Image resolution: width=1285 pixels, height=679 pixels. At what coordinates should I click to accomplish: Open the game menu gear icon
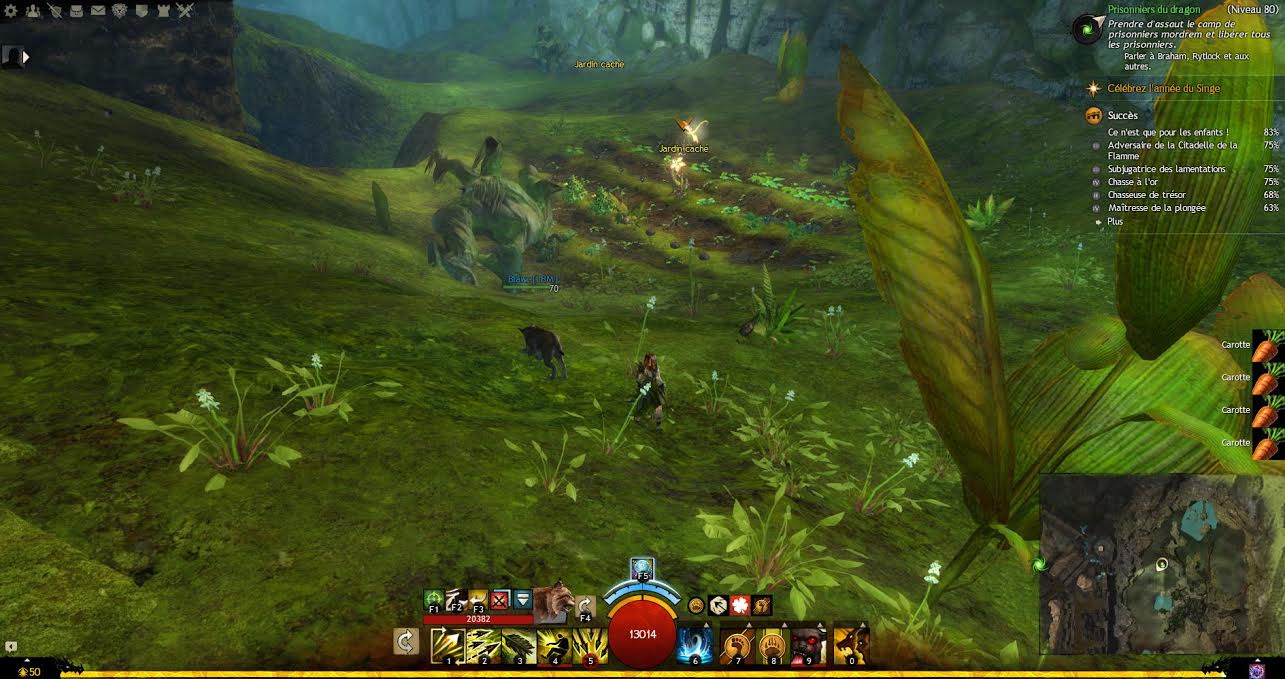point(11,11)
